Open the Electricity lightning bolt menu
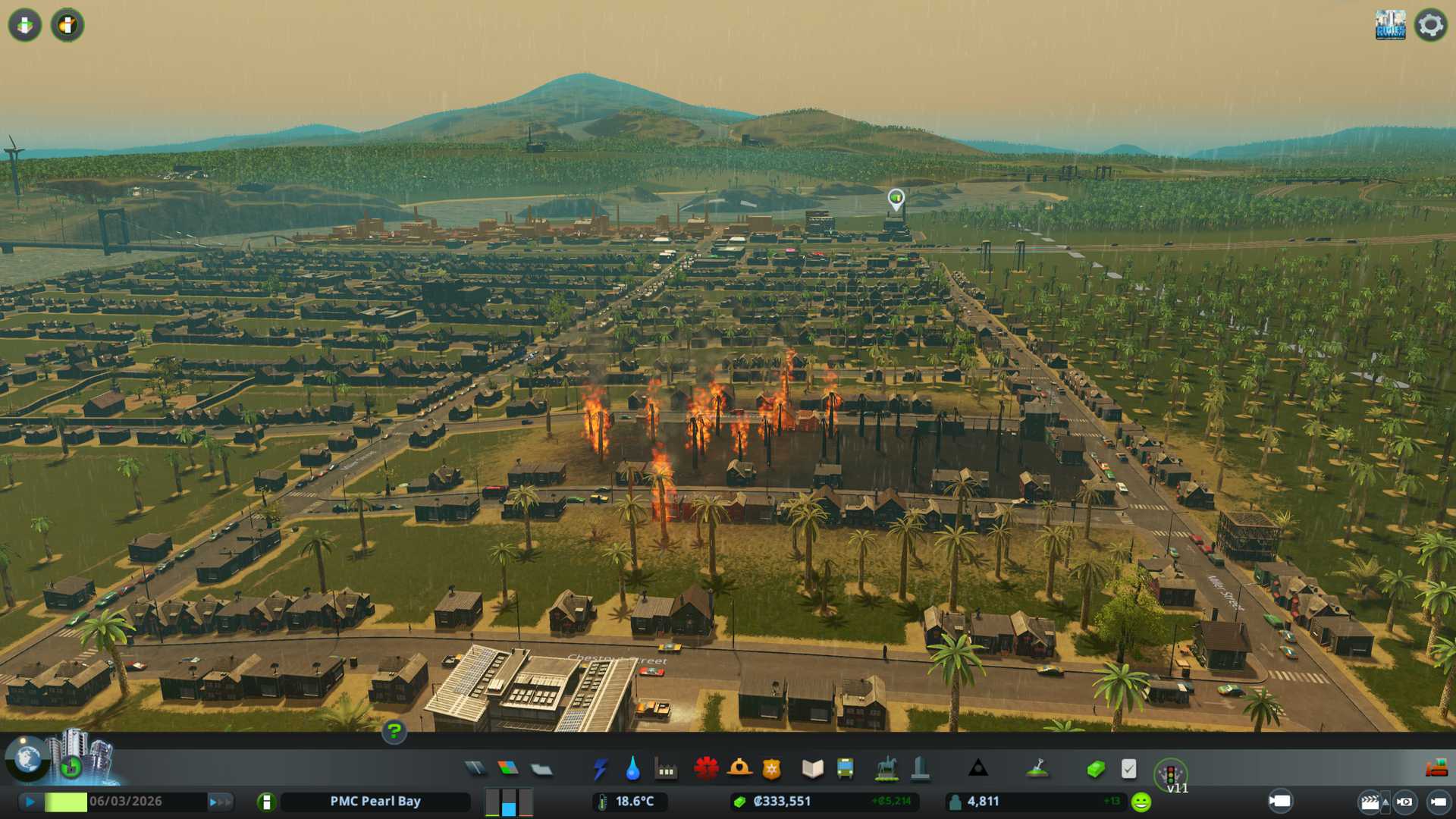The height and width of the screenshot is (819, 1456). pyautogui.click(x=600, y=769)
